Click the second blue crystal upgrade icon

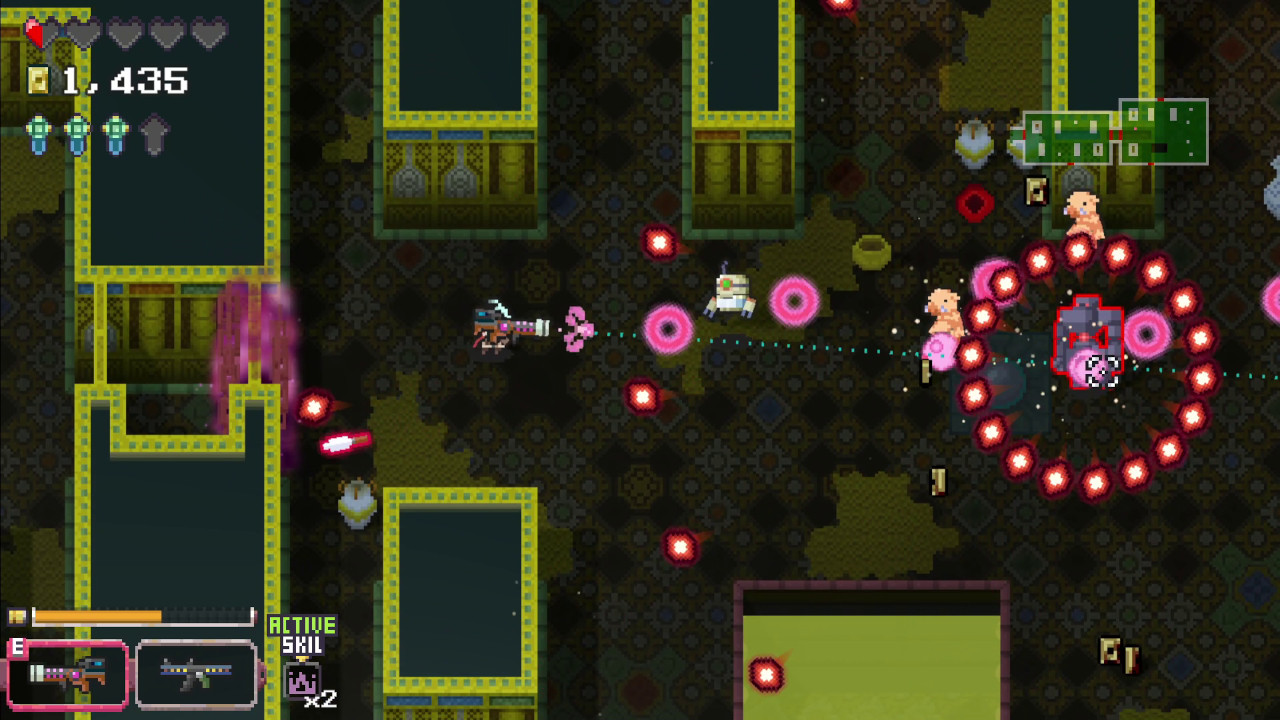(x=77, y=133)
